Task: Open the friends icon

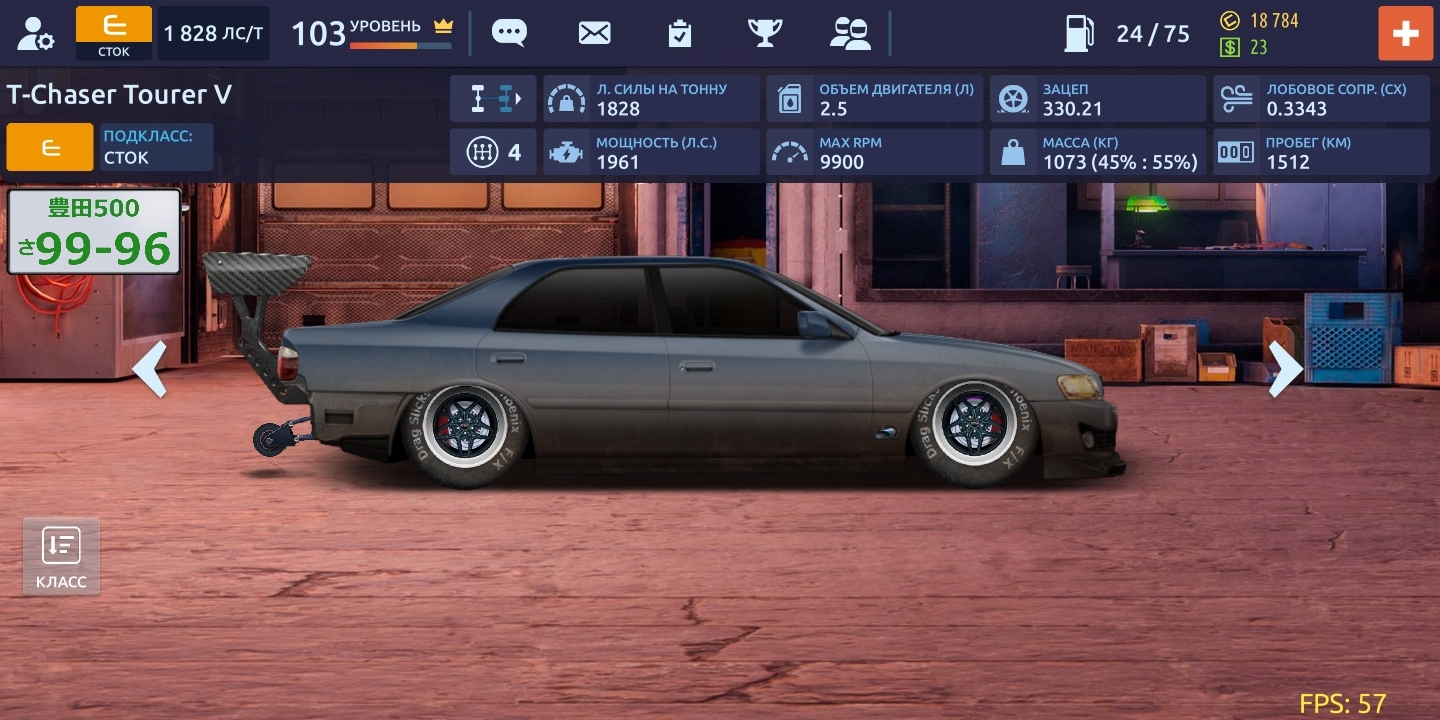Action: point(850,33)
